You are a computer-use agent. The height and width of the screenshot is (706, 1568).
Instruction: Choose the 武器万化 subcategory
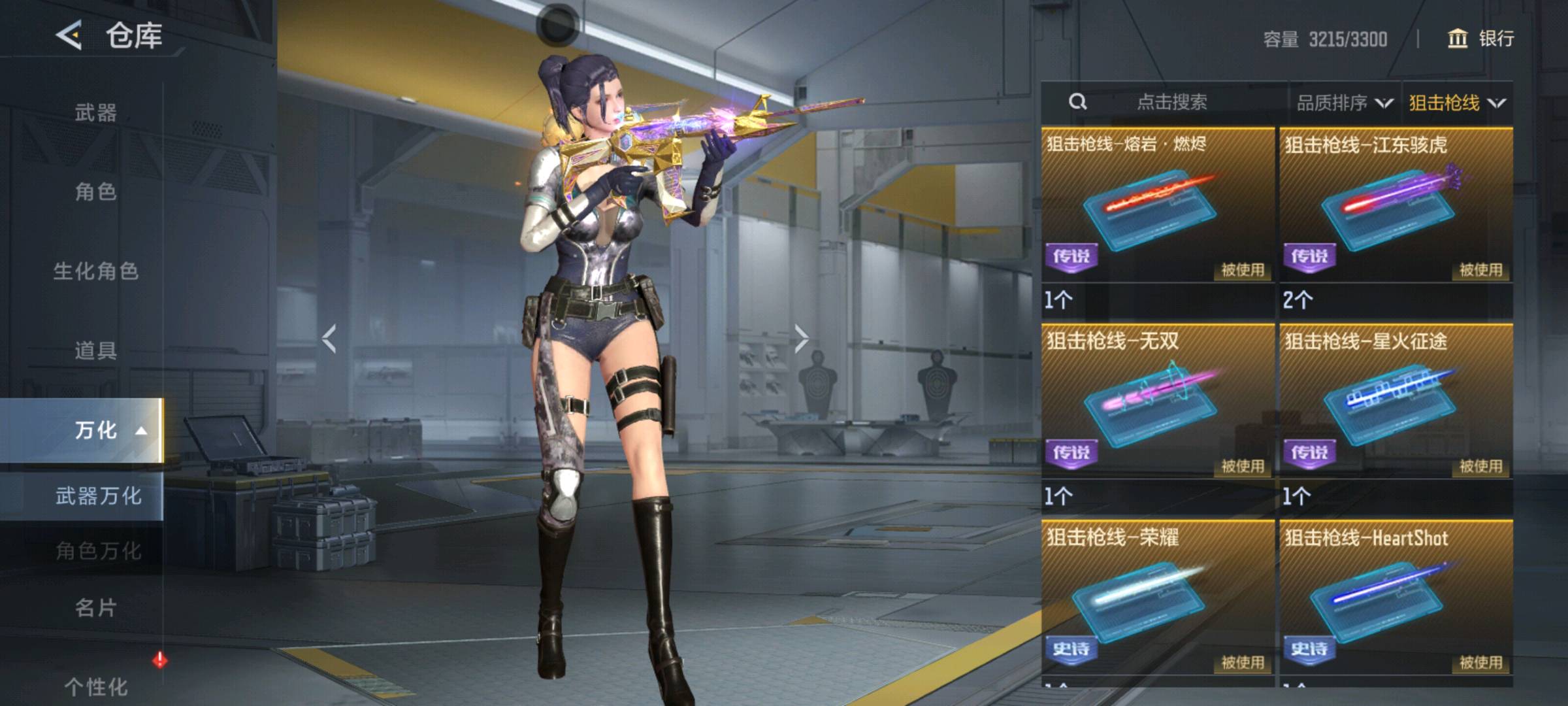point(98,496)
